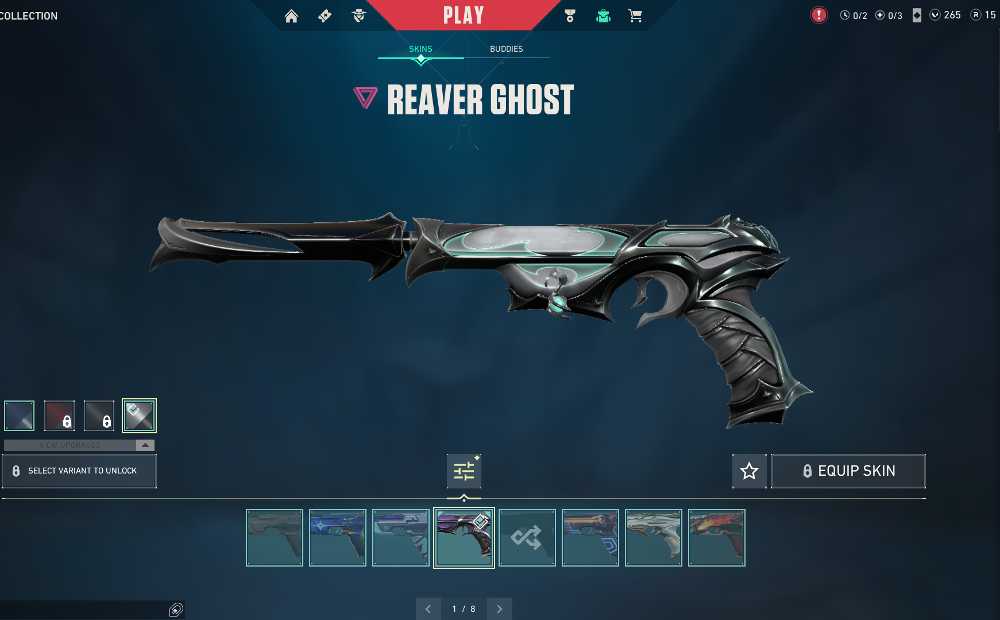1000x620 pixels.
Task: Open the green backpack collection icon
Action: point(603,16)
